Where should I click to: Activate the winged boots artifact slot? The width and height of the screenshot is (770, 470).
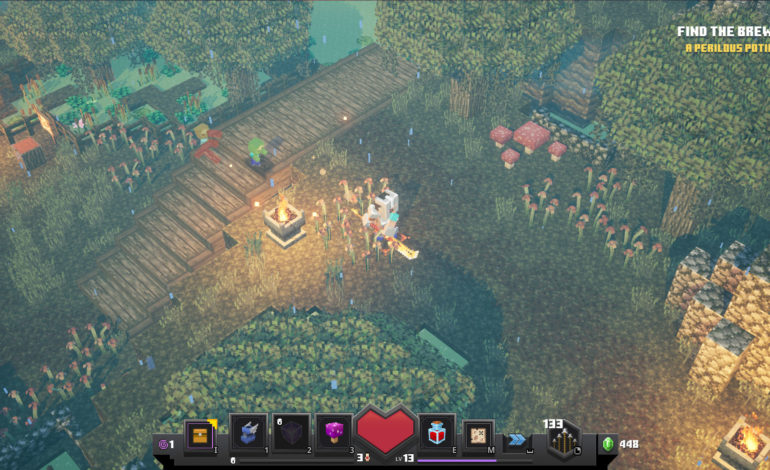click(248, 432)
